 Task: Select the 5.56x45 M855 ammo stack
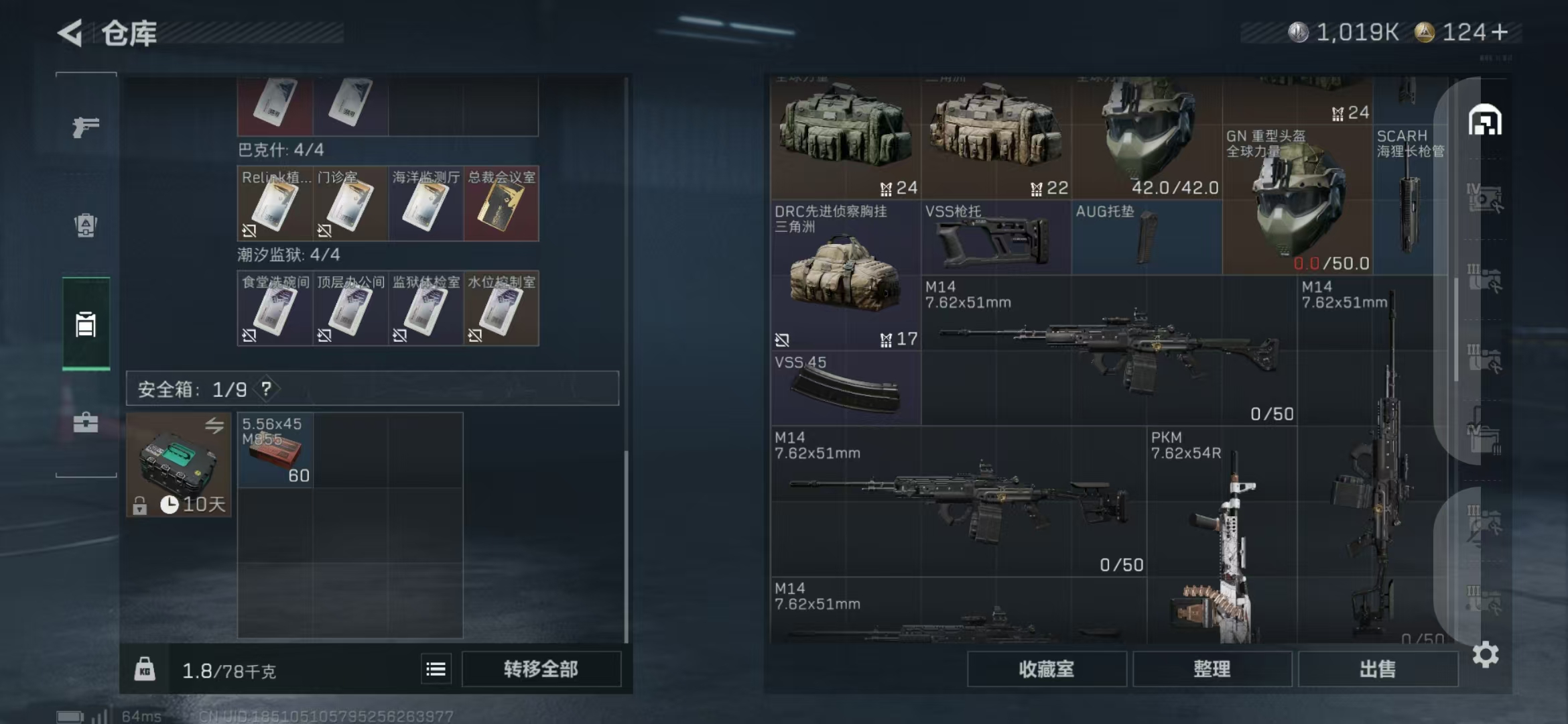[275, 450]
